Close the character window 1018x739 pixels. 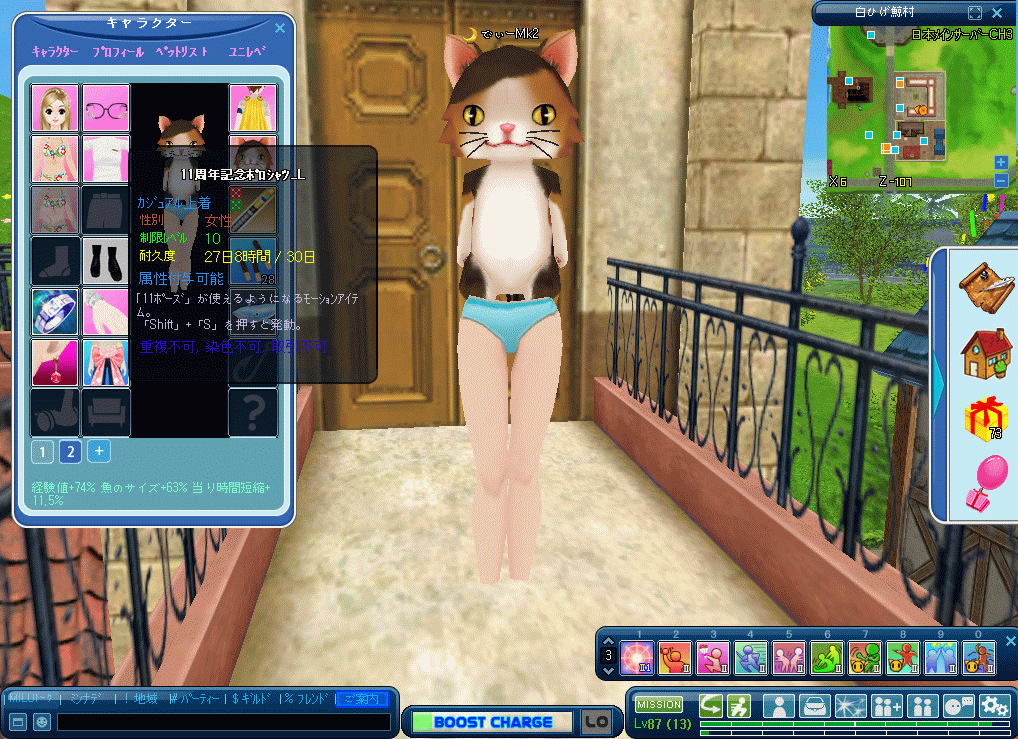tap(279, 30)
